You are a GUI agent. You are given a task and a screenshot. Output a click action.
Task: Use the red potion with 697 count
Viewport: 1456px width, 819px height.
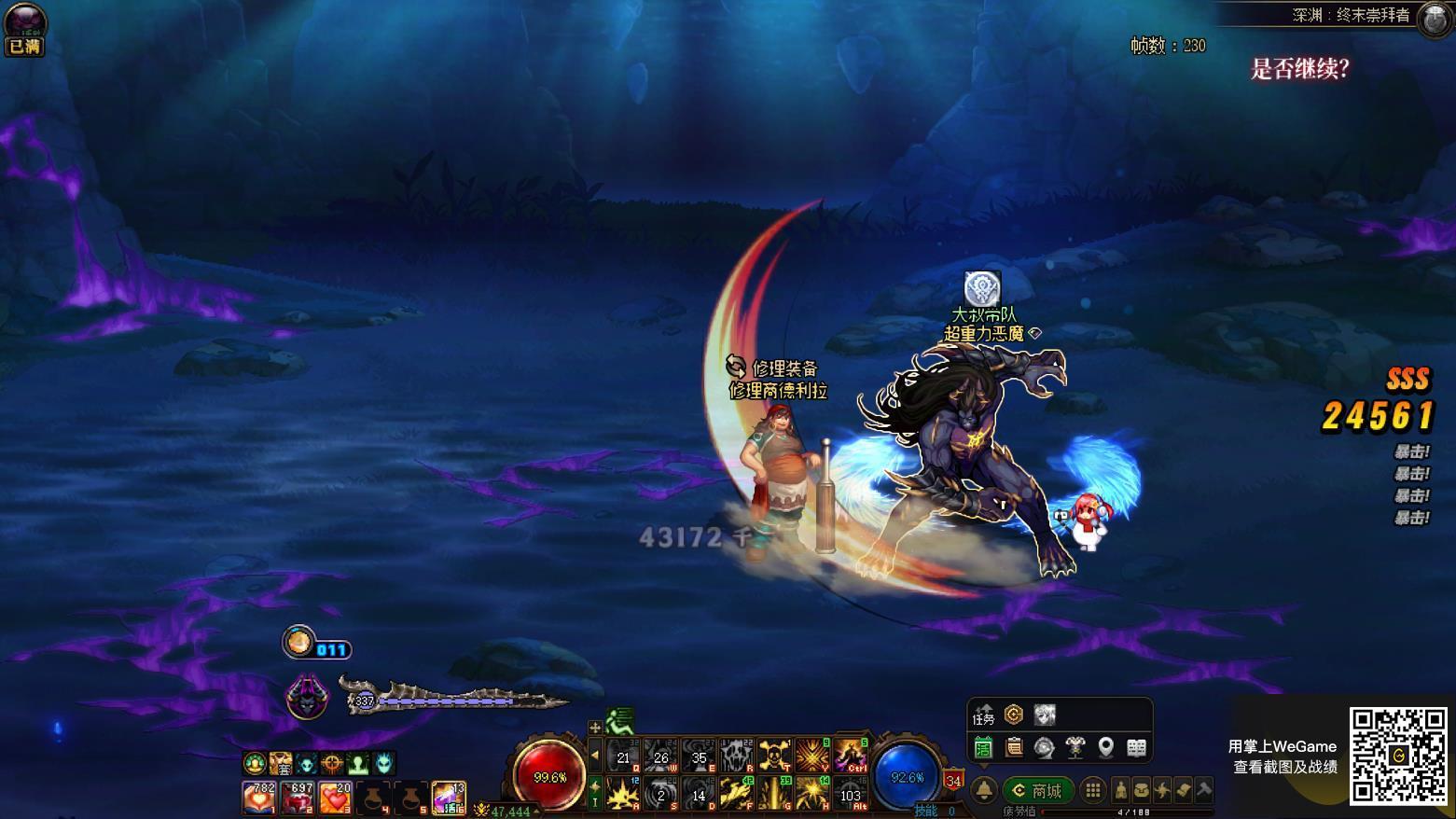click(297, 798)
